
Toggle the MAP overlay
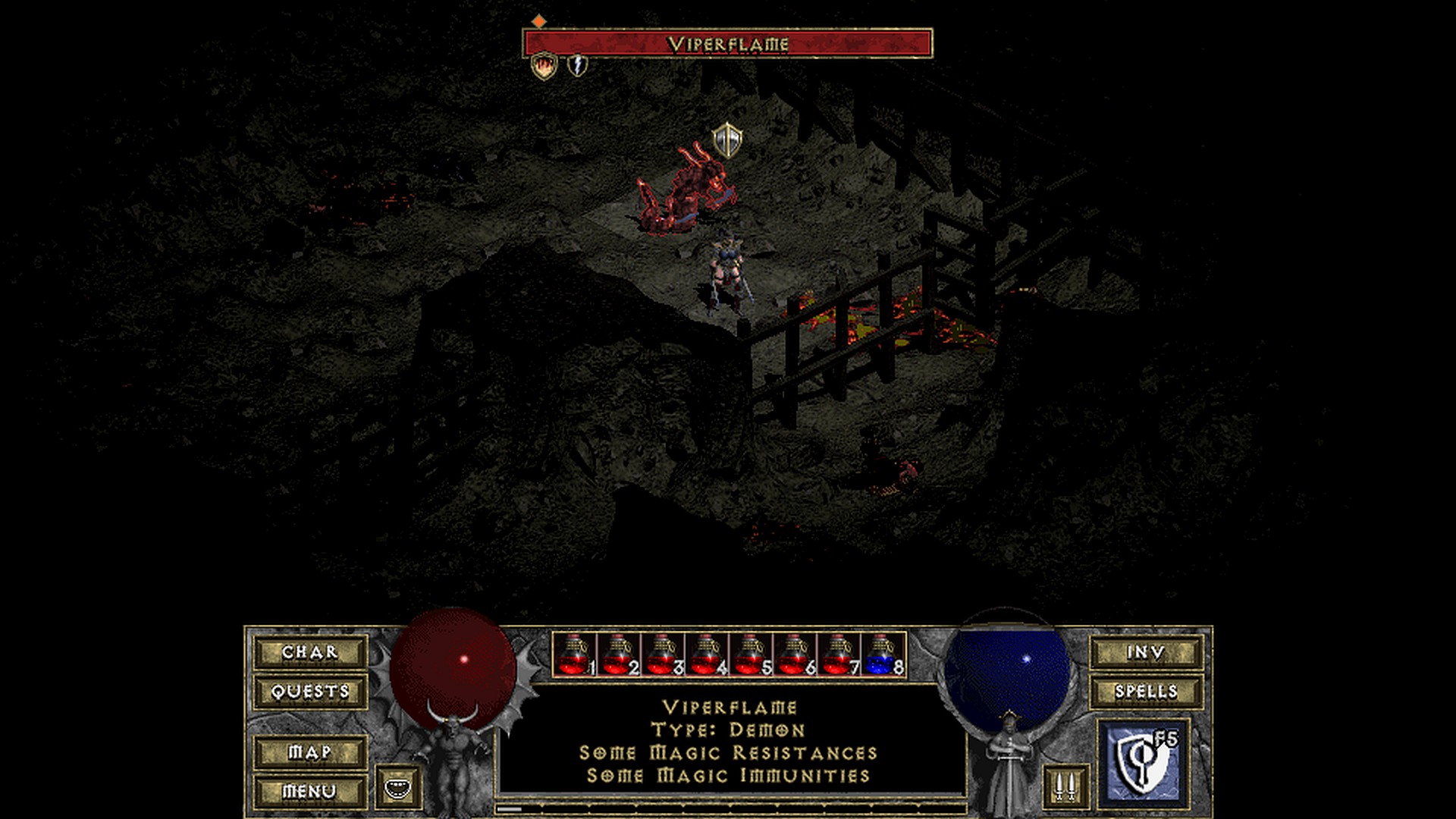pyautogui.click(x=310, y=752)
